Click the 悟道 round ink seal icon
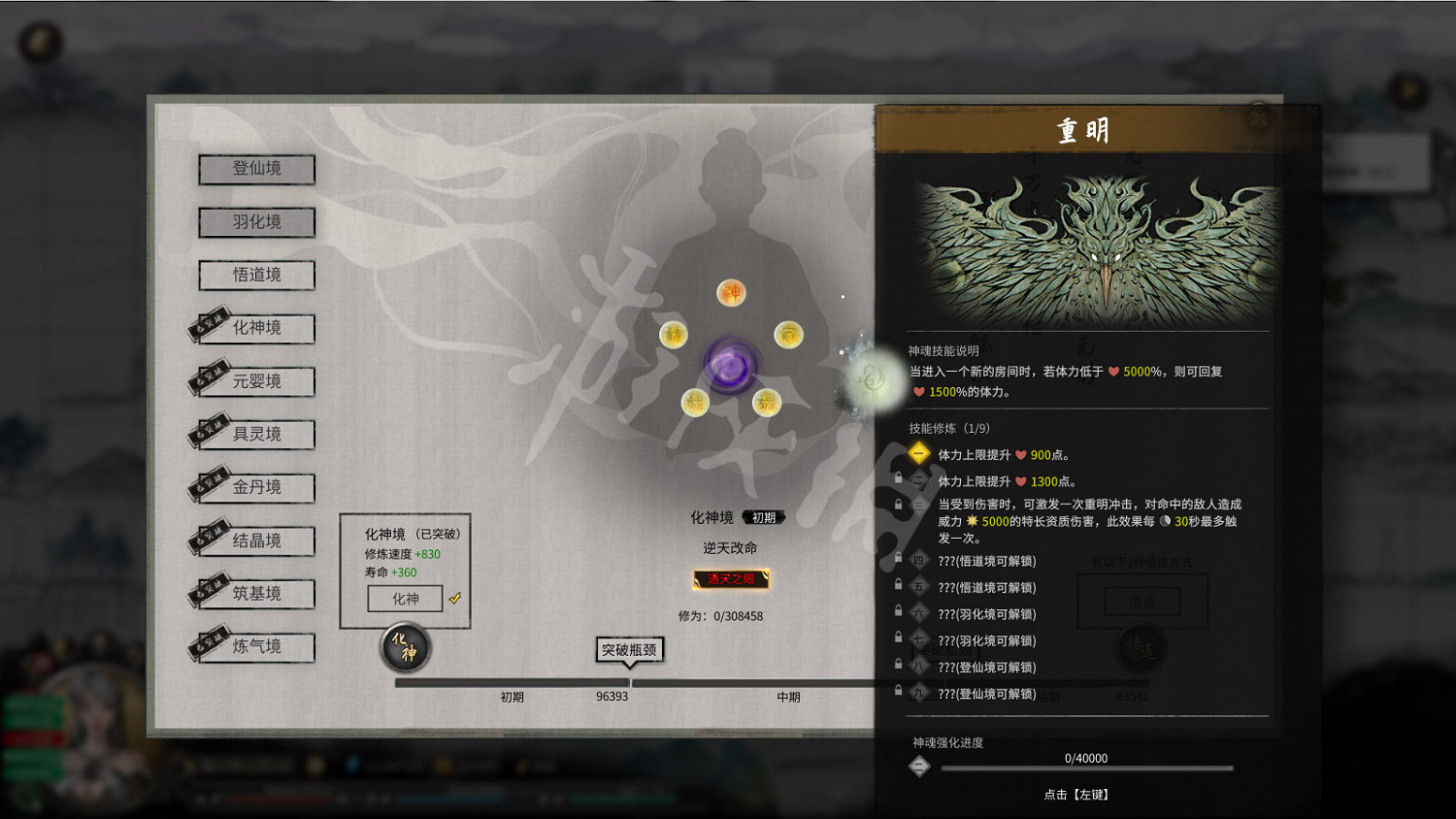Screen dimensions: 1456x819 point(1142,648)
